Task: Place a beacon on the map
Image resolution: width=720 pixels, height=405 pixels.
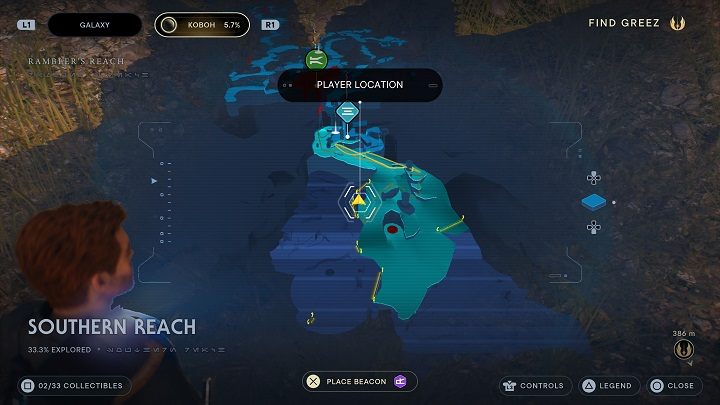Action: coord(360,381)
